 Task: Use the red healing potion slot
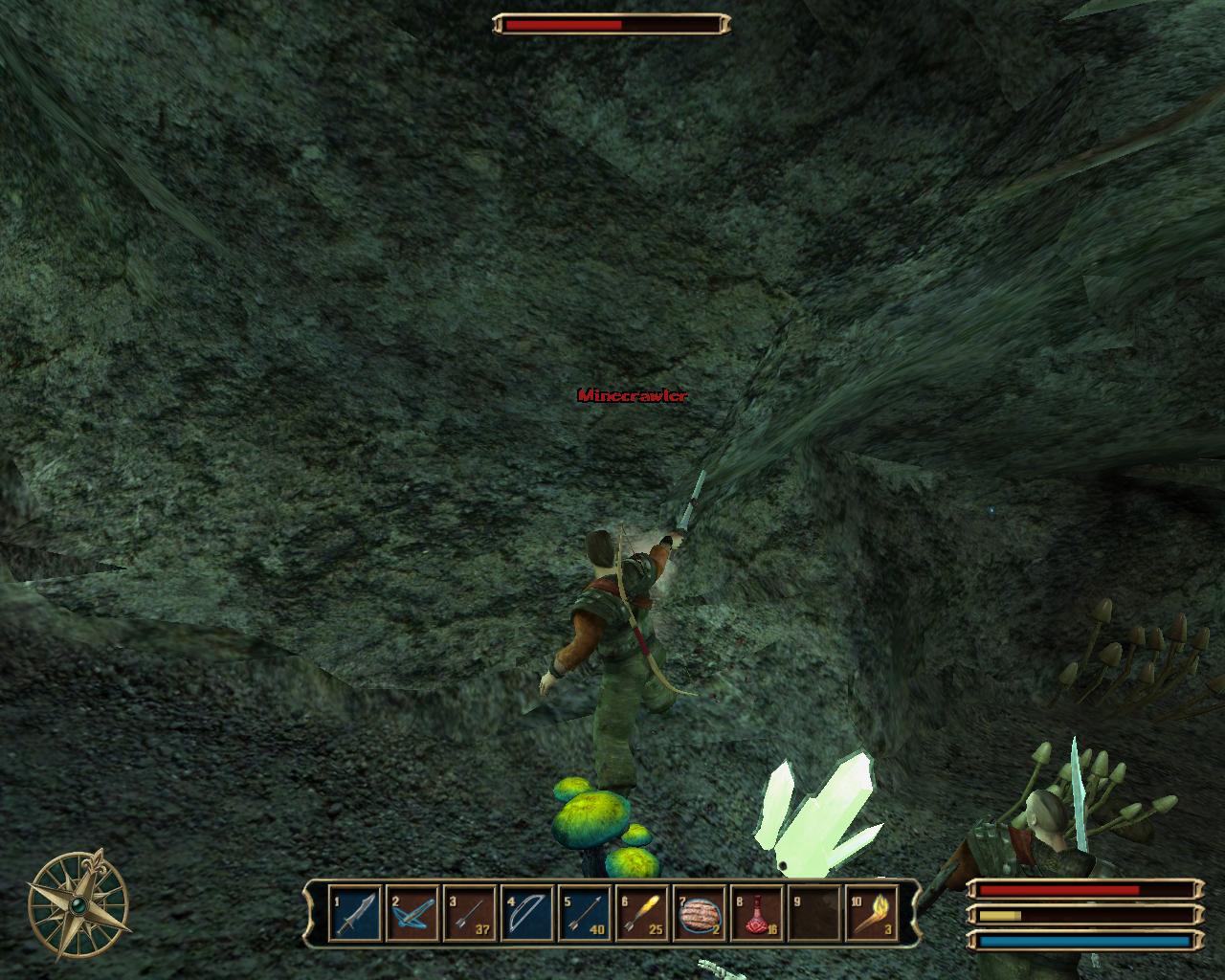tap(756, 914)
